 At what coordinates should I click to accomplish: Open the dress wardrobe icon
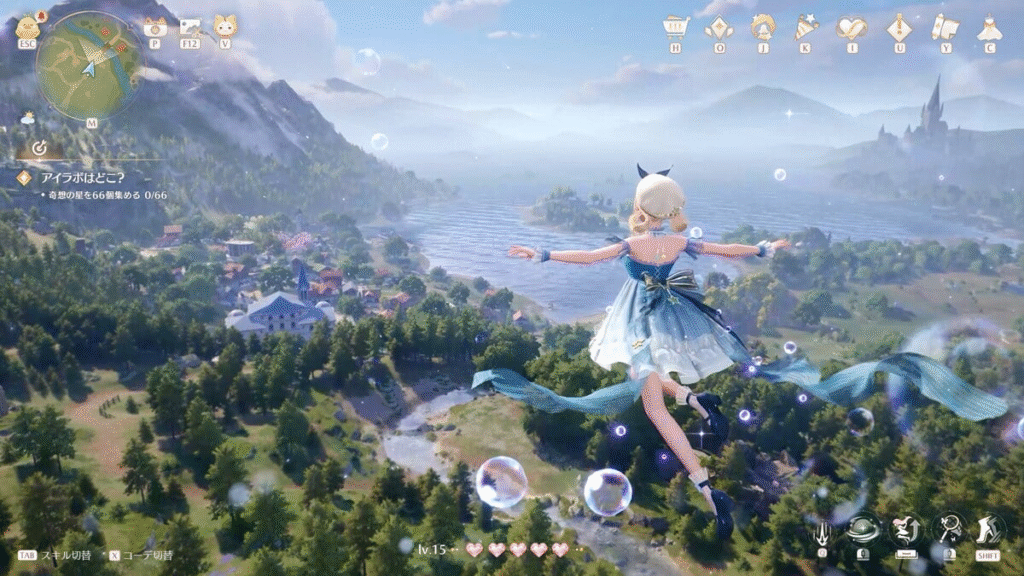(989, 27)
